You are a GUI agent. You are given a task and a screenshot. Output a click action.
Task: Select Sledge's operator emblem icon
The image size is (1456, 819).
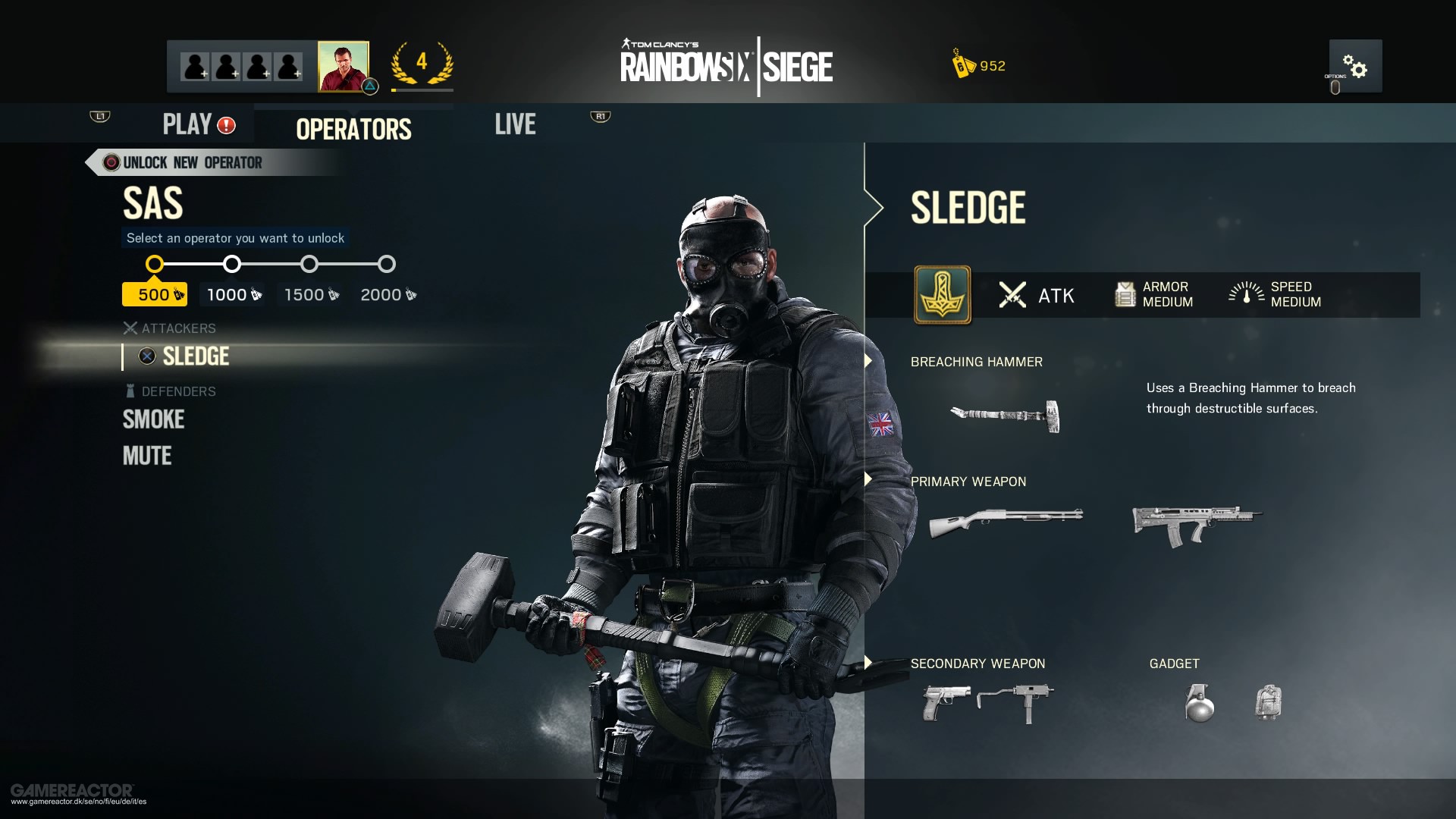click(942, 296)
